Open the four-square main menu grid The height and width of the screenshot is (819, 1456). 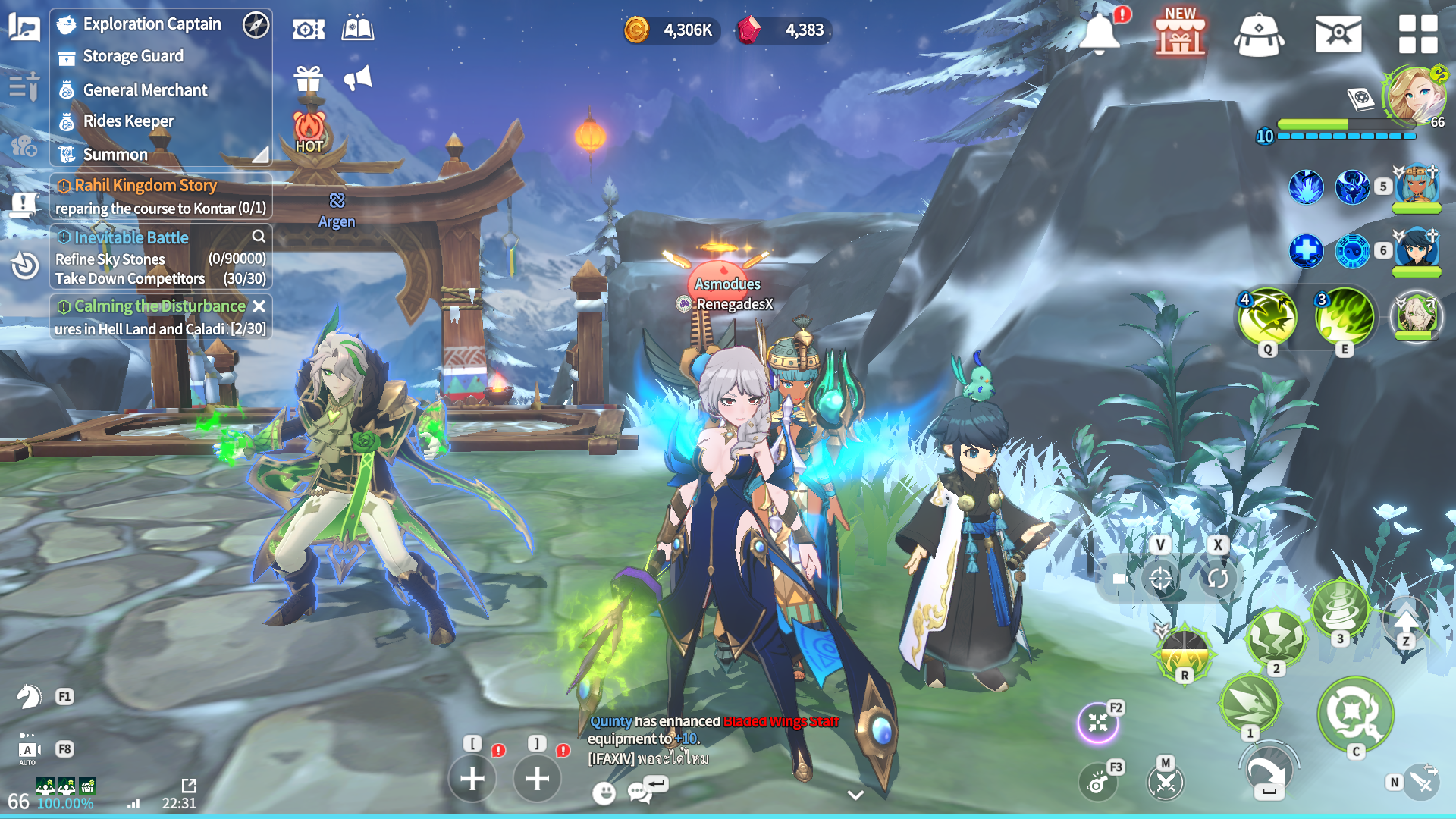tap(1417, 34)
